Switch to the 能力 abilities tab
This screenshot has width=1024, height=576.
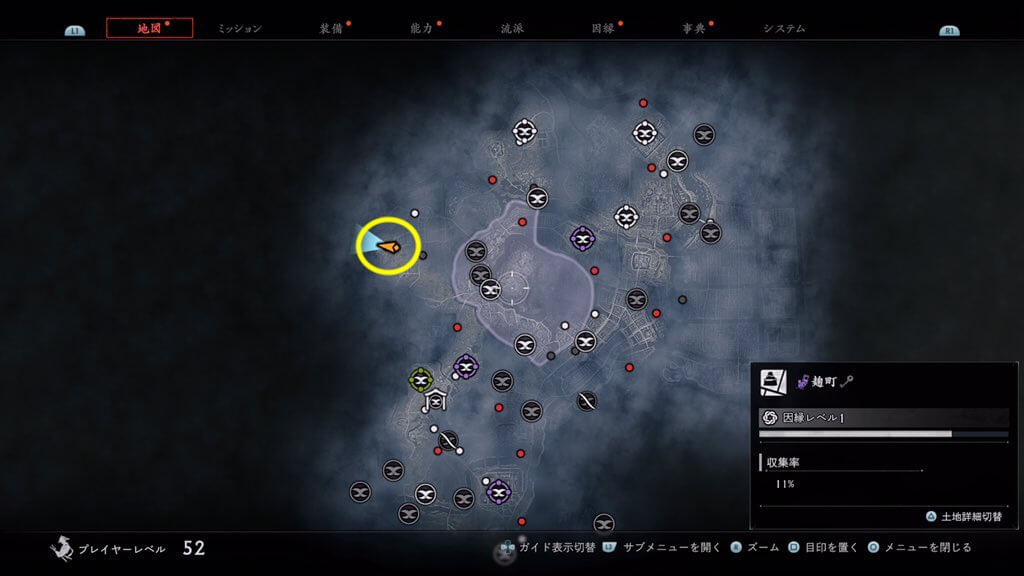click(421, 28)
